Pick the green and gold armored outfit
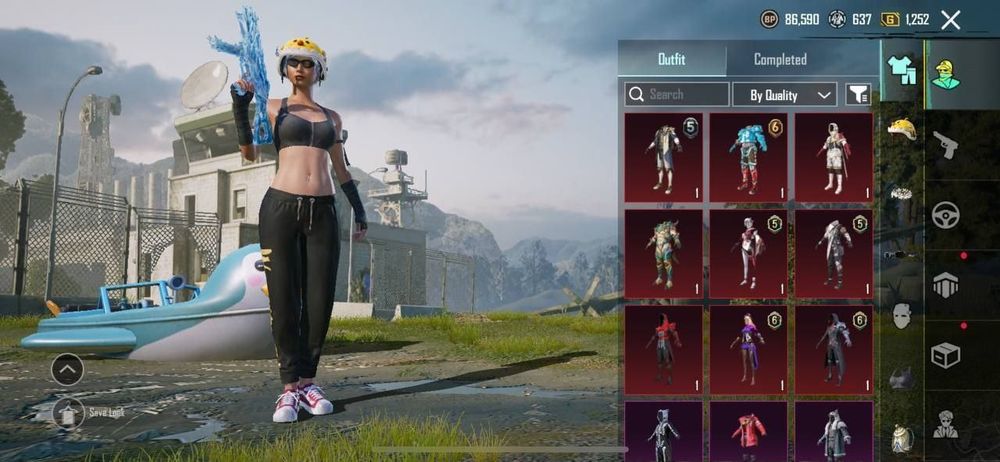 click(663, 251)
